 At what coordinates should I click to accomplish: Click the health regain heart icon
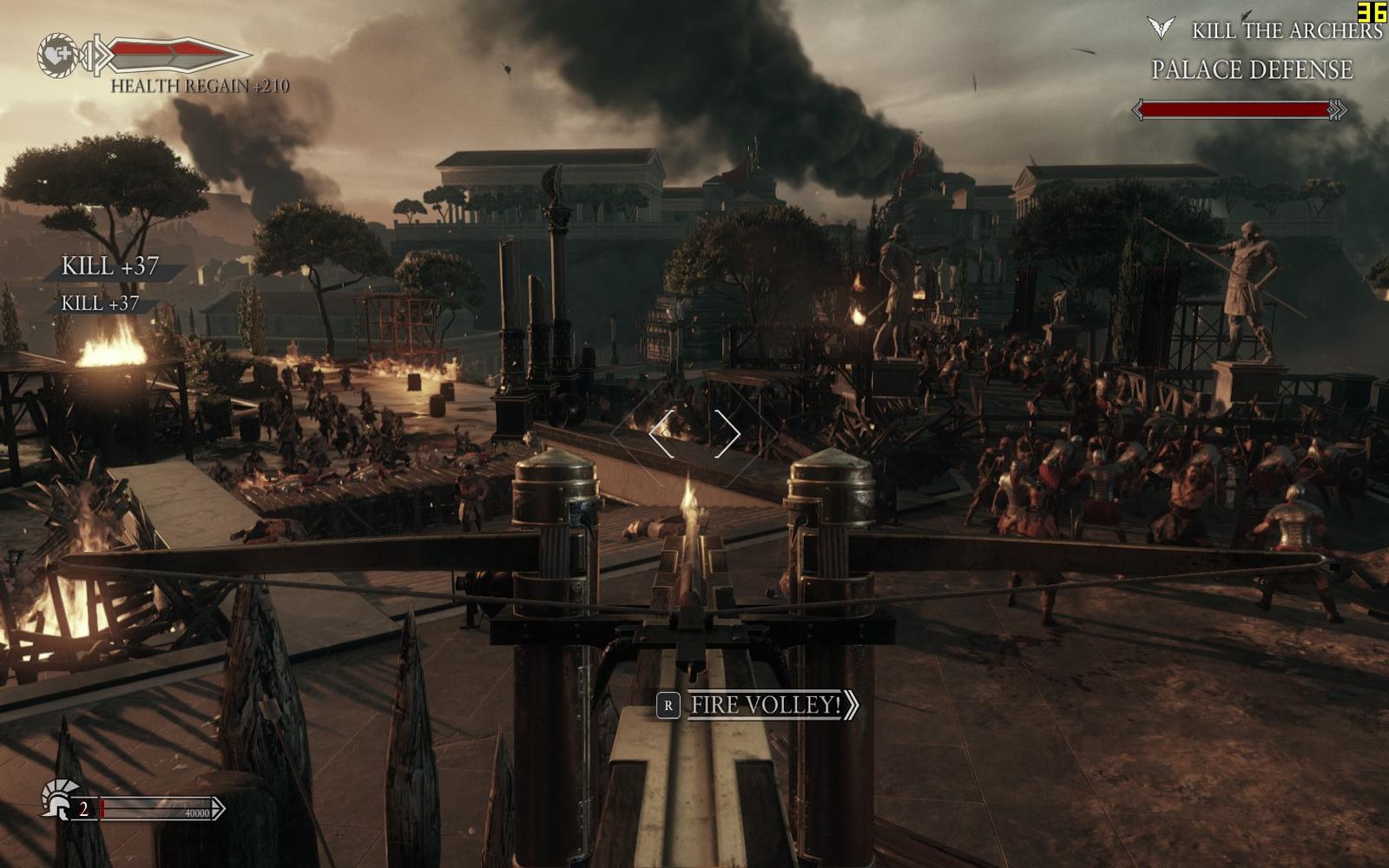[x=57, y=55]
